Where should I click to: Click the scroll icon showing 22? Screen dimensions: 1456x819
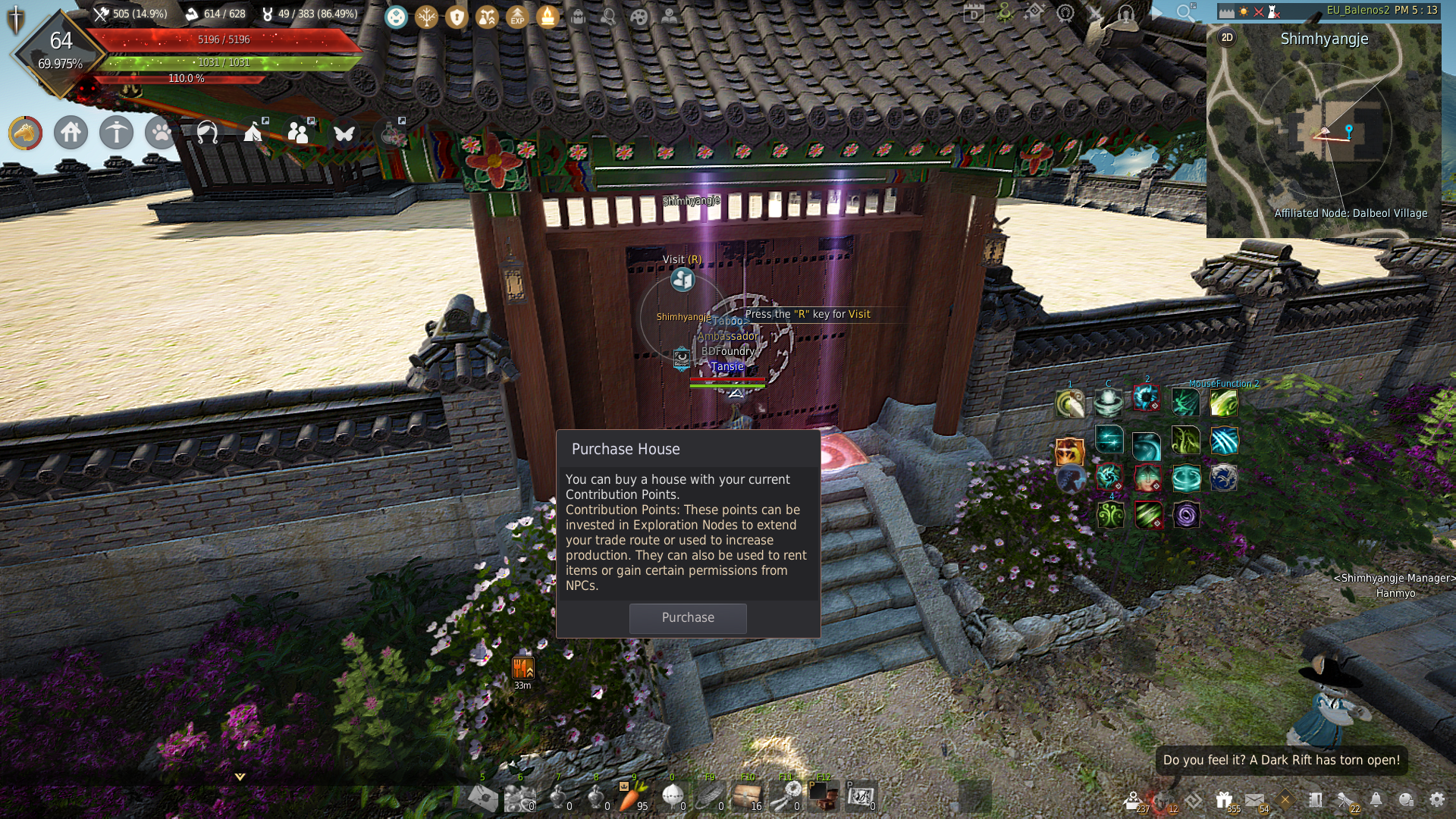[x=1345, y=799]
